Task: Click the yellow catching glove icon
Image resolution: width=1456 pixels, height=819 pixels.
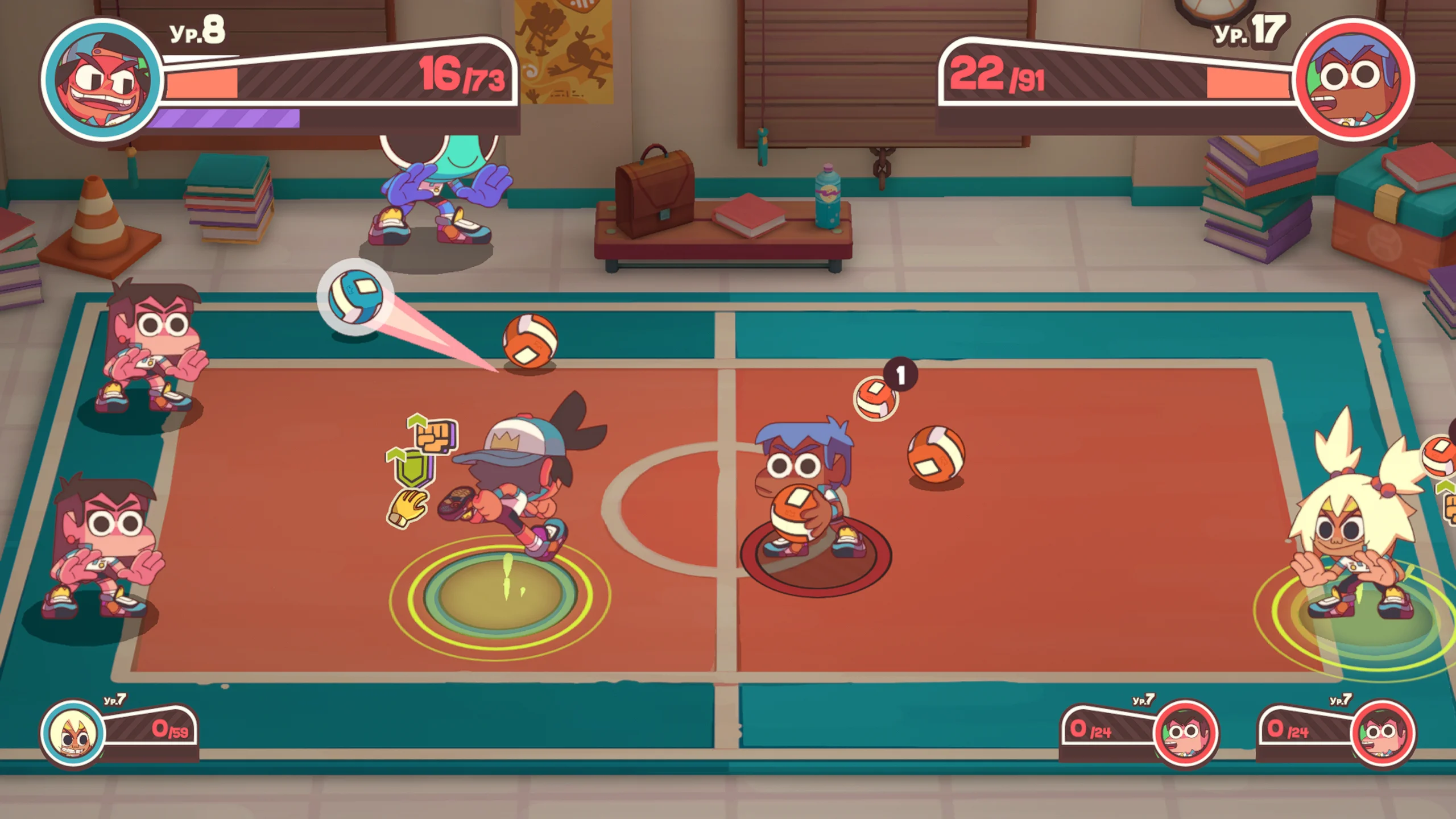Action: pos(407,506)
